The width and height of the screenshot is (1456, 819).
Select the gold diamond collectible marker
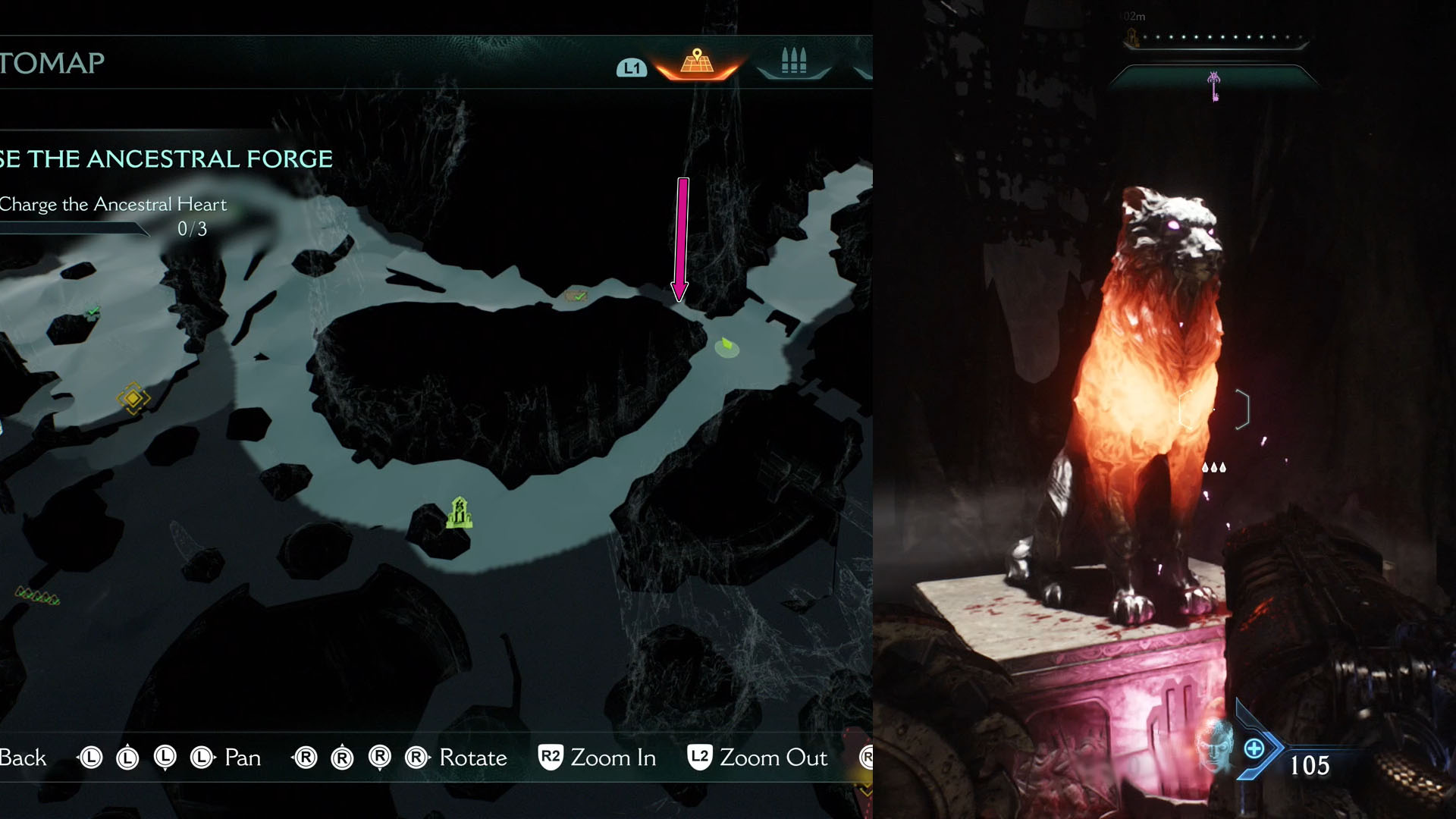[x=133, y=397]
